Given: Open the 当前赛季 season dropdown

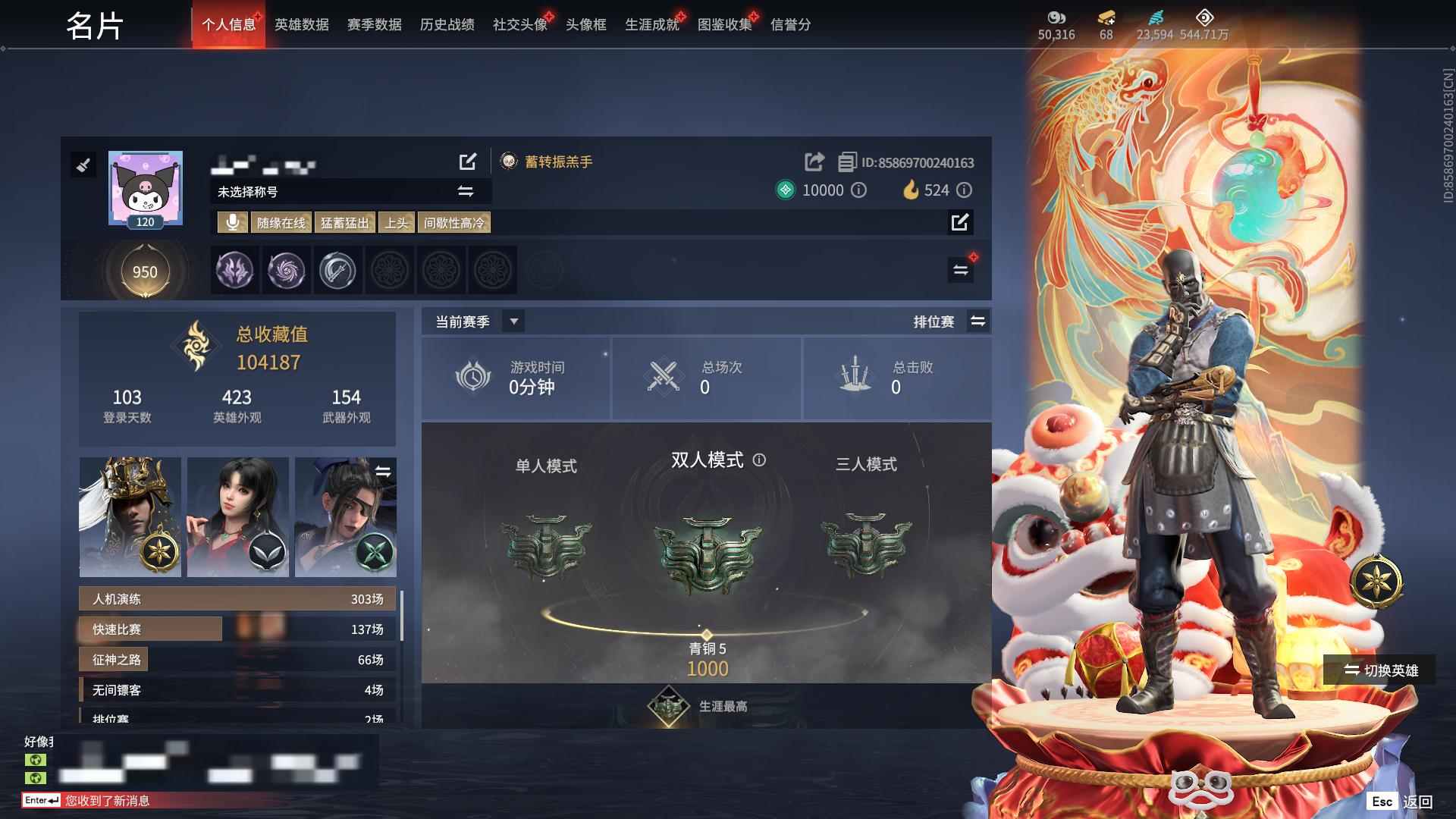Looking at the screenshot, I should pos(513,322).
